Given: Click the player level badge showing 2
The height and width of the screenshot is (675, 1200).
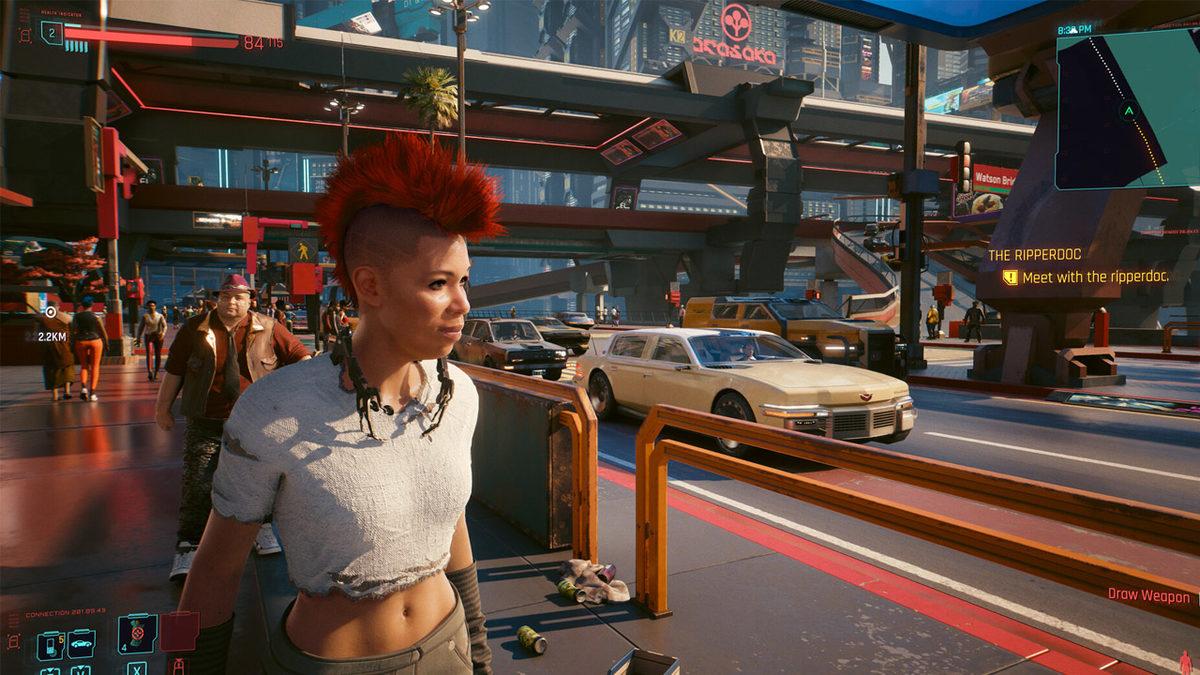Looking at the screenshot, I should tap(51, 33).
